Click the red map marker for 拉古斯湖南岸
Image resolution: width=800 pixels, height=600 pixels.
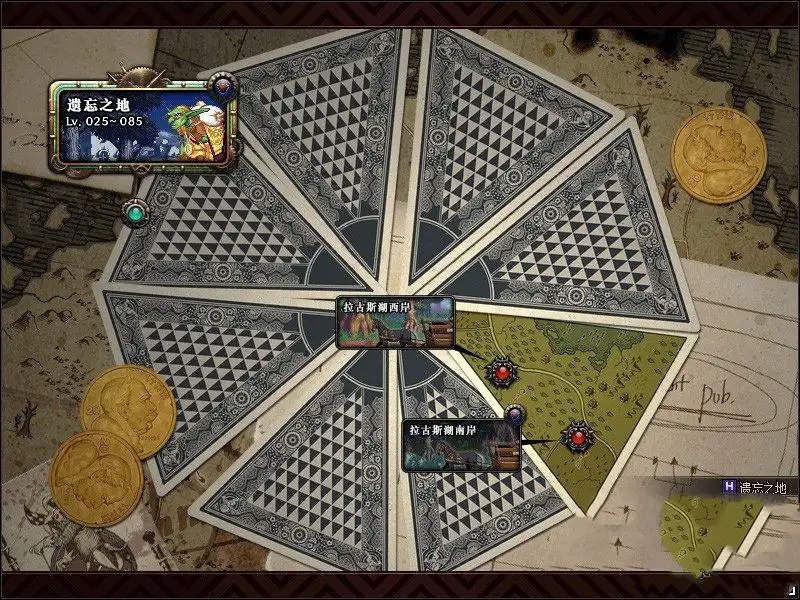pyautogui.click(x=576, y=436)
